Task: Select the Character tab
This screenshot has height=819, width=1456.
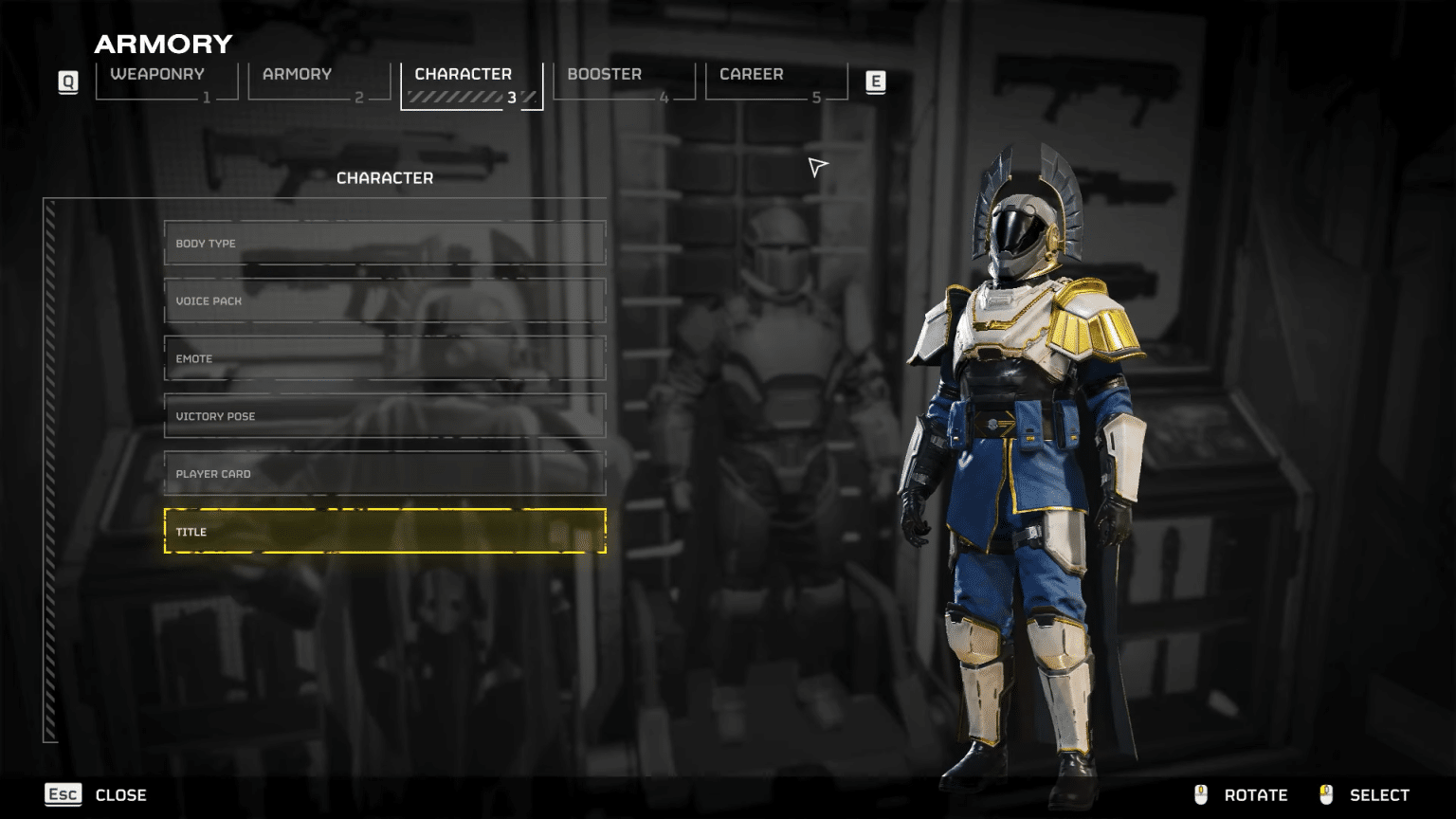Action: point(464,74)
